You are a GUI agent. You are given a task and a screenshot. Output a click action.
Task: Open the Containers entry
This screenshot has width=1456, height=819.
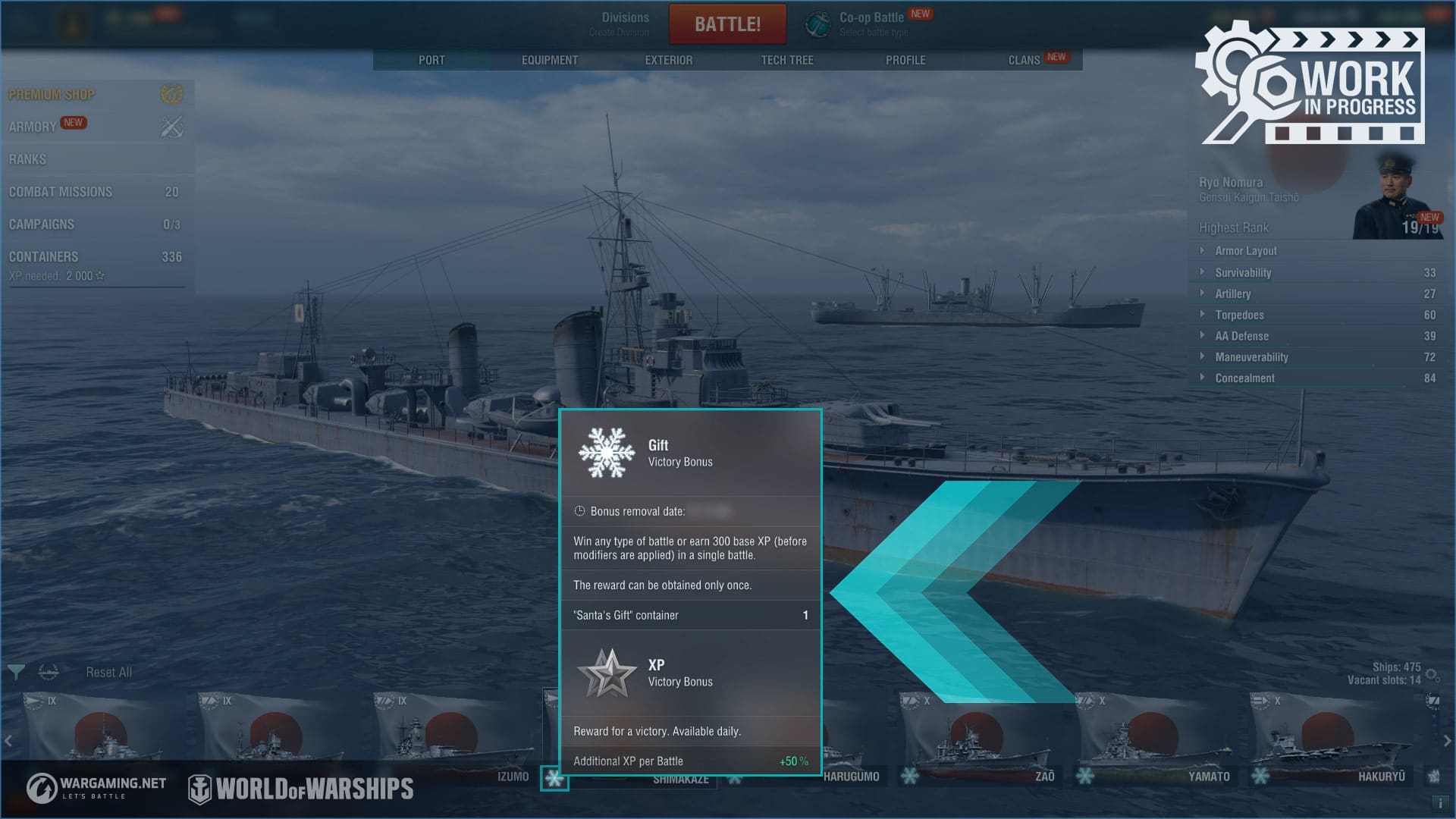tap(44, 257)
